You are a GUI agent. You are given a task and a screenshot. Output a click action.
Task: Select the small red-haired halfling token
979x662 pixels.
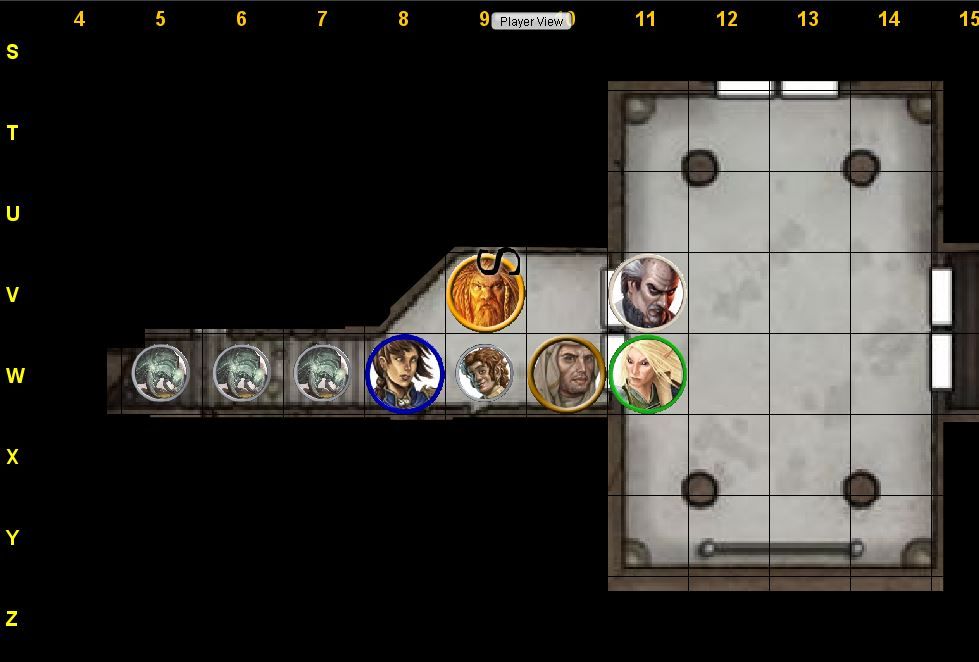[484, 373]
